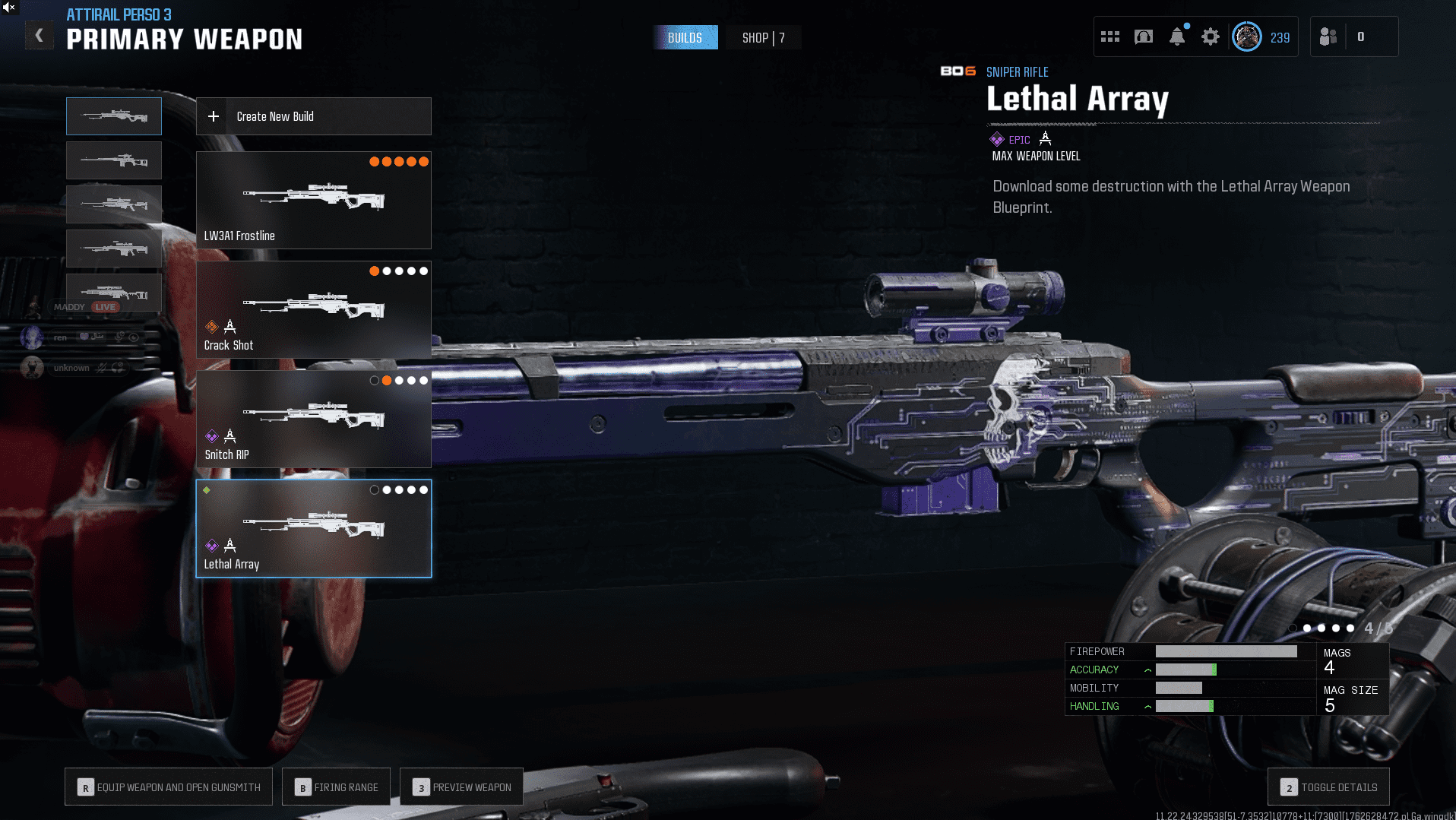1456x820 pixels.
Task: Select the first weapon thumbnail in sidebar
Action: click(x=114, y=116)
